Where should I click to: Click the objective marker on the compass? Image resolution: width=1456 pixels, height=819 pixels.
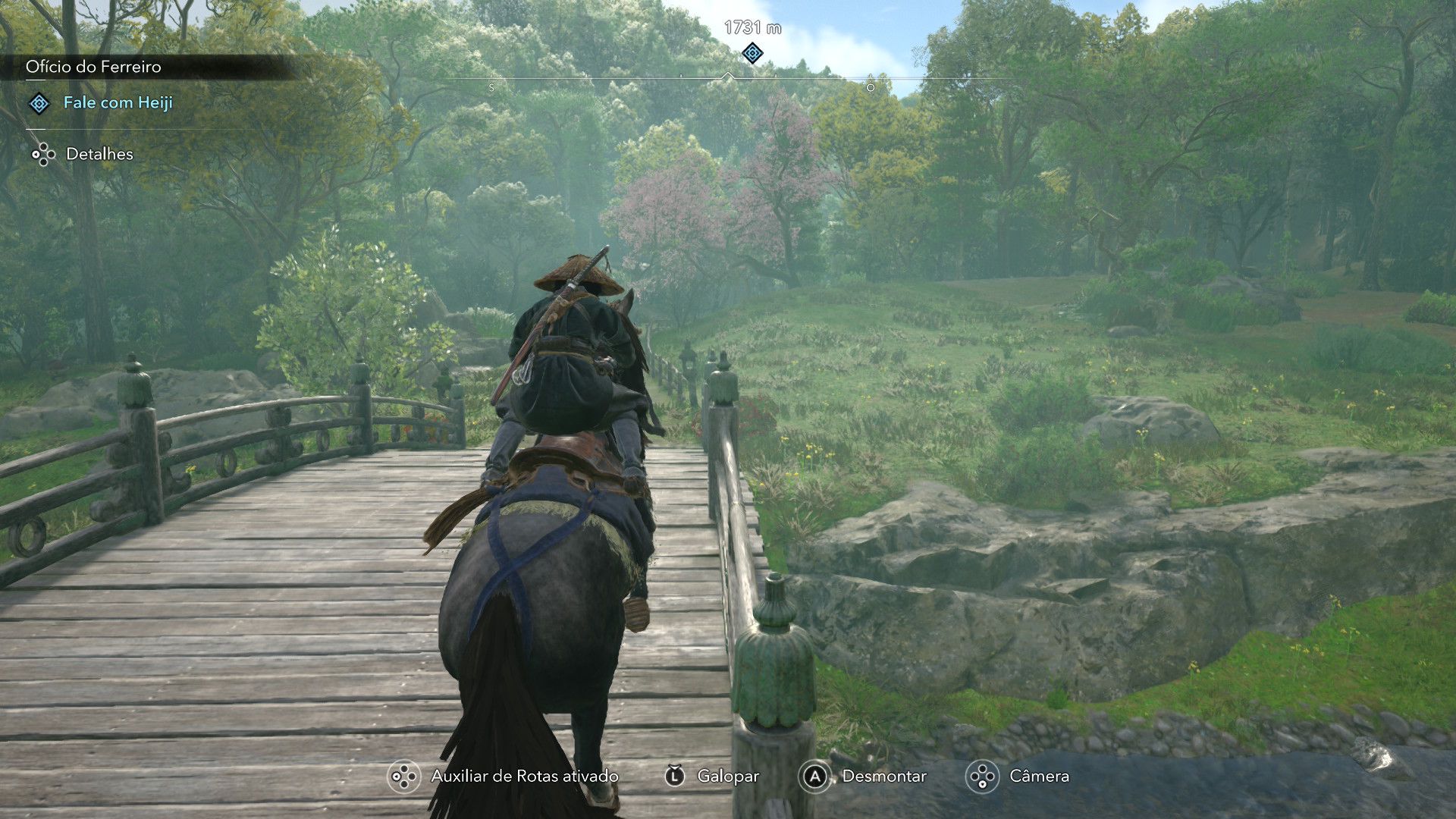752,53
